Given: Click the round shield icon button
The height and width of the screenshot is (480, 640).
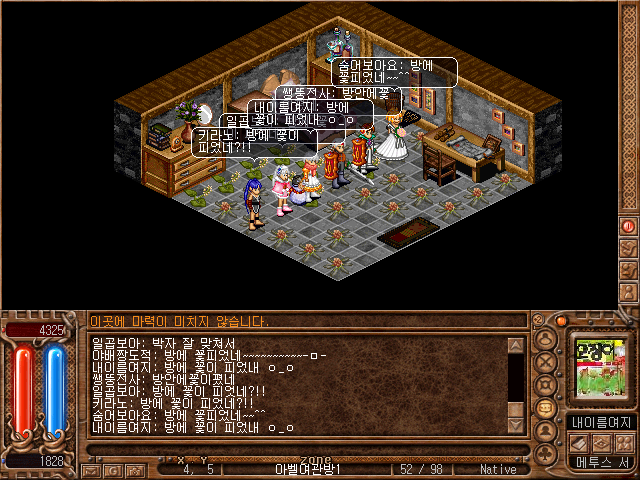Looking at the screenshot, I should pyautogui.click(x=547, y=385).
